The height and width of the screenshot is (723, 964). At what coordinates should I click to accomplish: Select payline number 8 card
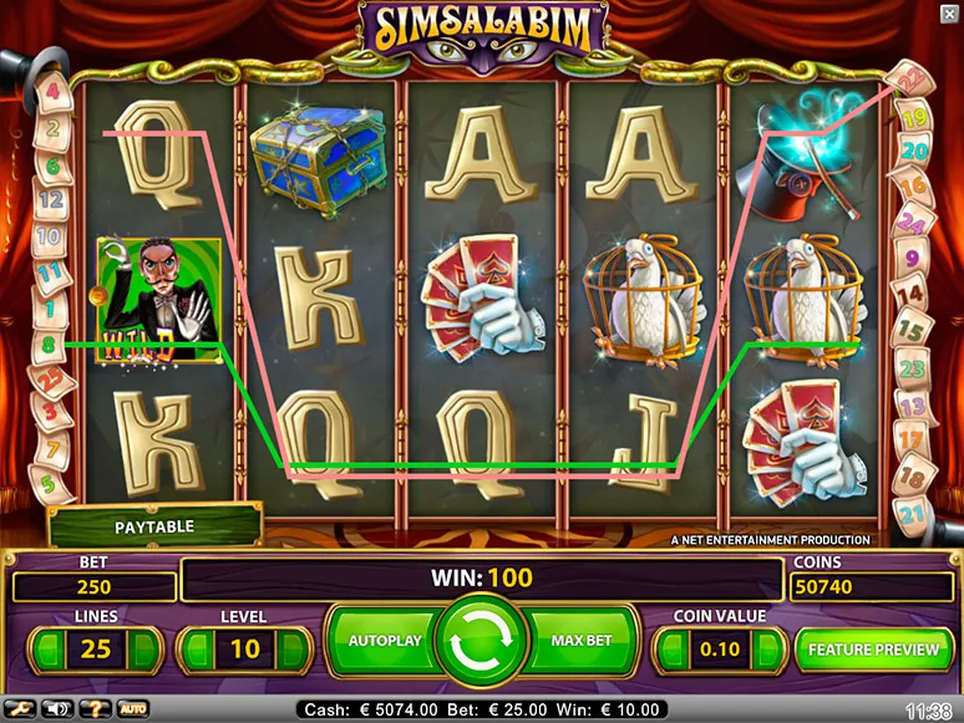(50, 345)
